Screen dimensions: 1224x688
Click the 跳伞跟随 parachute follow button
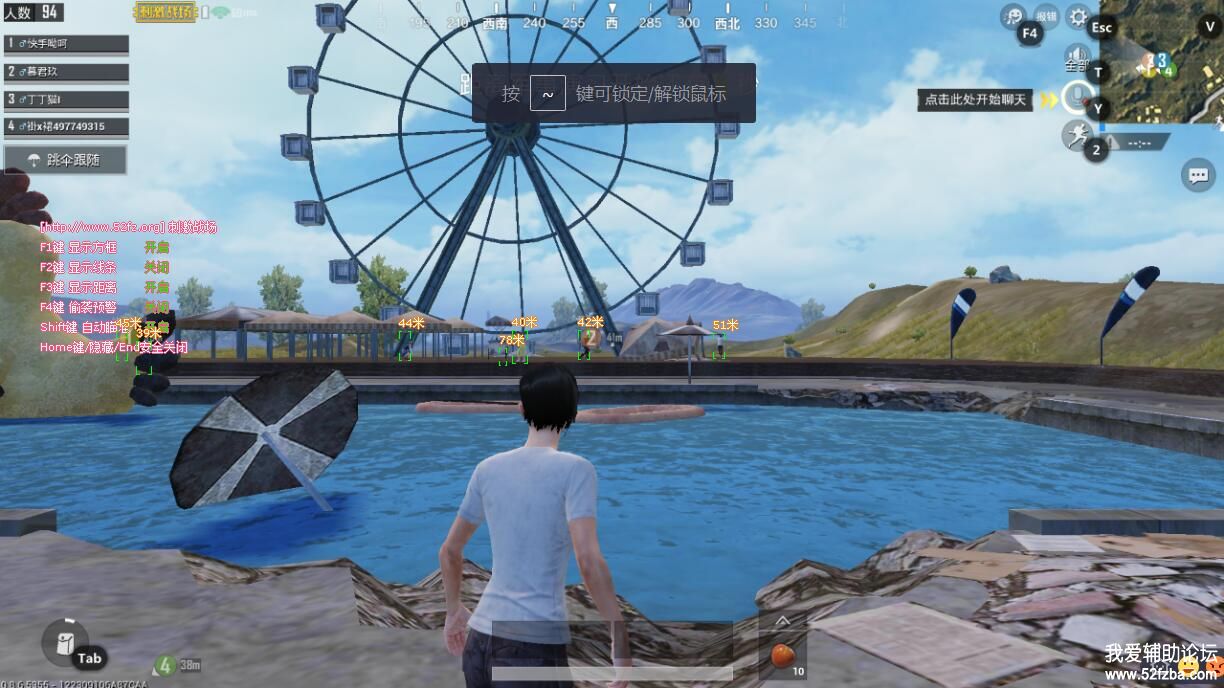point(66,160)
